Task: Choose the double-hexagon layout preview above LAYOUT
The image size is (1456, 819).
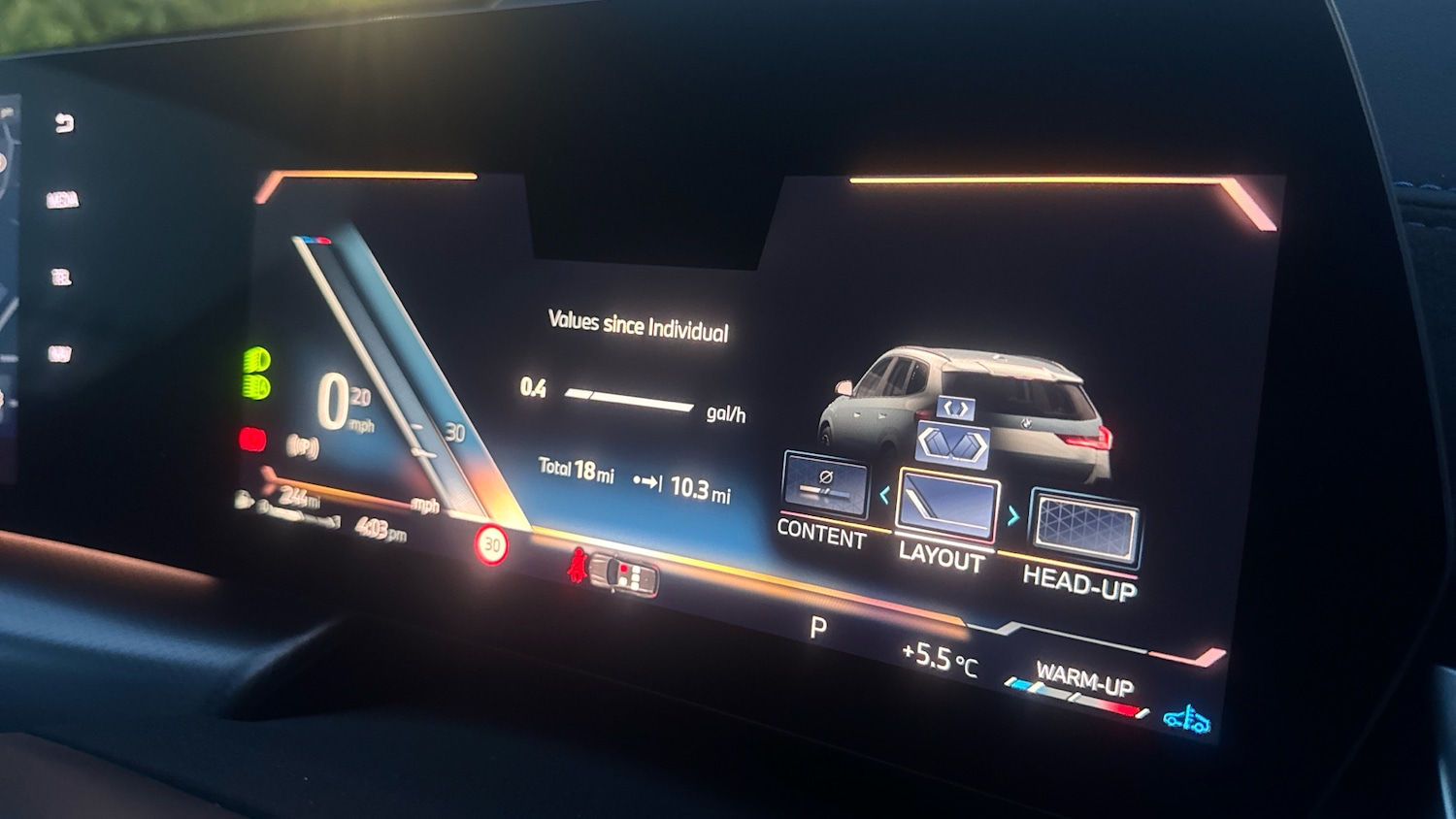Action: 952,444
